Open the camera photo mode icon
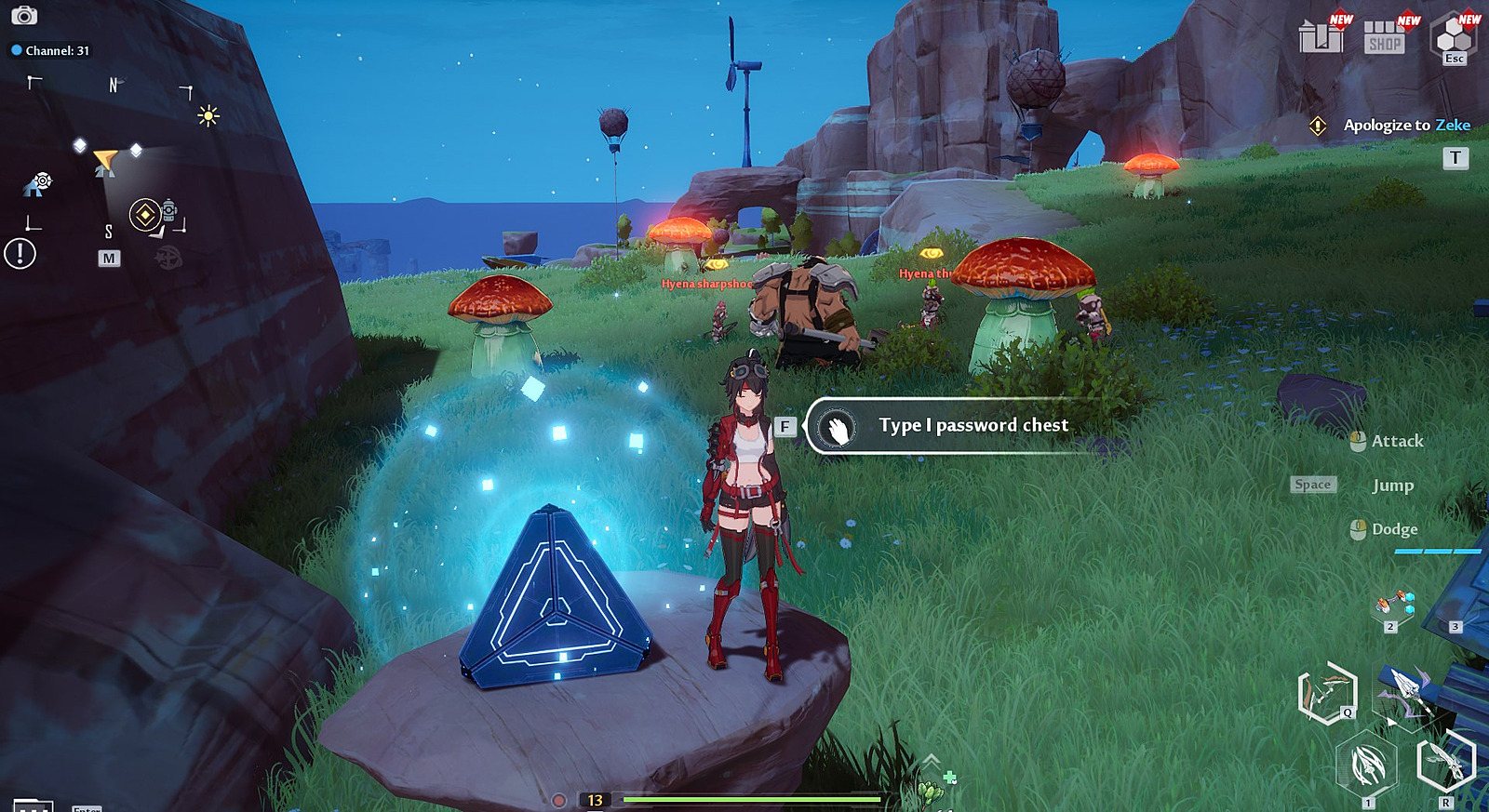 pos(24,16)
